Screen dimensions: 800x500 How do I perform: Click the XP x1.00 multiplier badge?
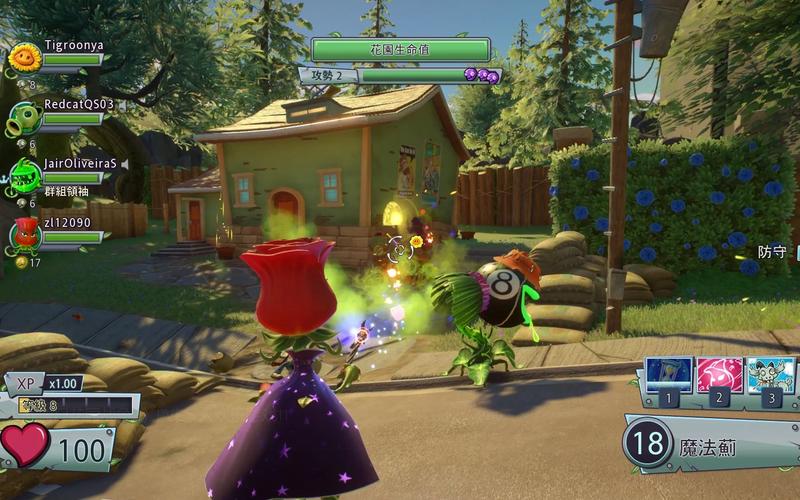point(45,383)
